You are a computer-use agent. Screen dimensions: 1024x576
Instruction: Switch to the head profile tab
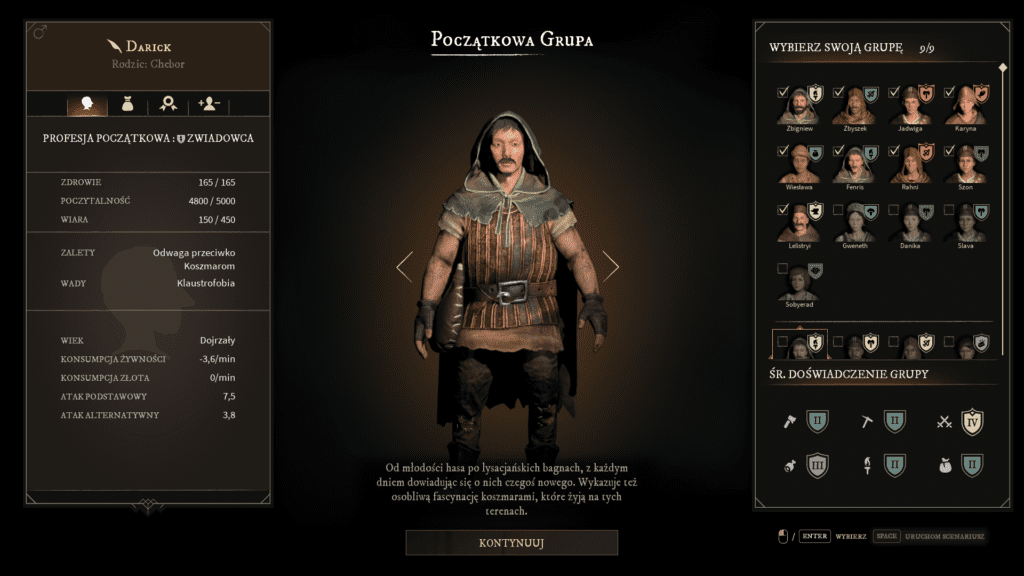(87, 103)
